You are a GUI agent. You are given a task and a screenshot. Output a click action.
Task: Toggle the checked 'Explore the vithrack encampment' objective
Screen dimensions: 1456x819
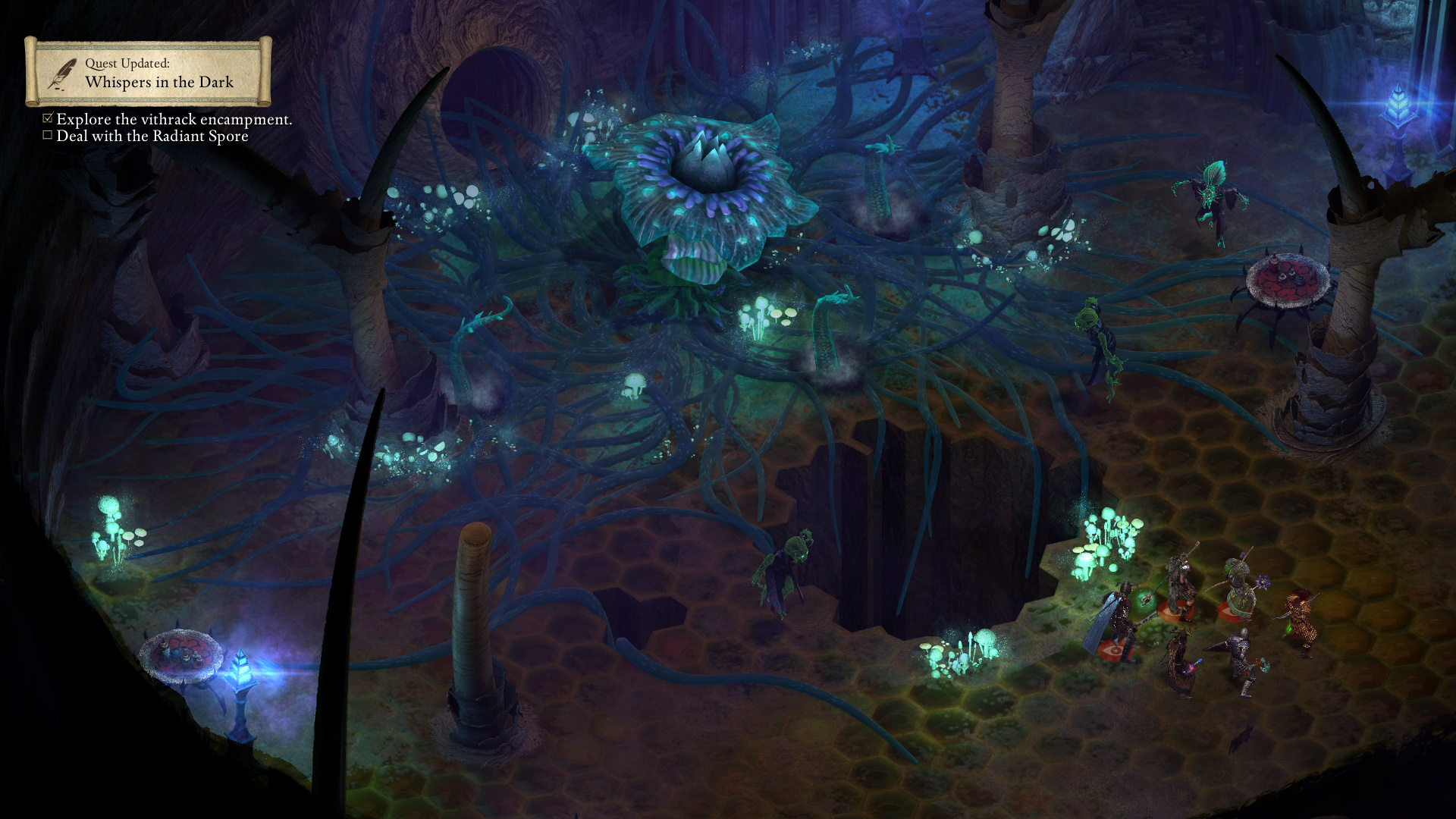[x=48, y=118]
